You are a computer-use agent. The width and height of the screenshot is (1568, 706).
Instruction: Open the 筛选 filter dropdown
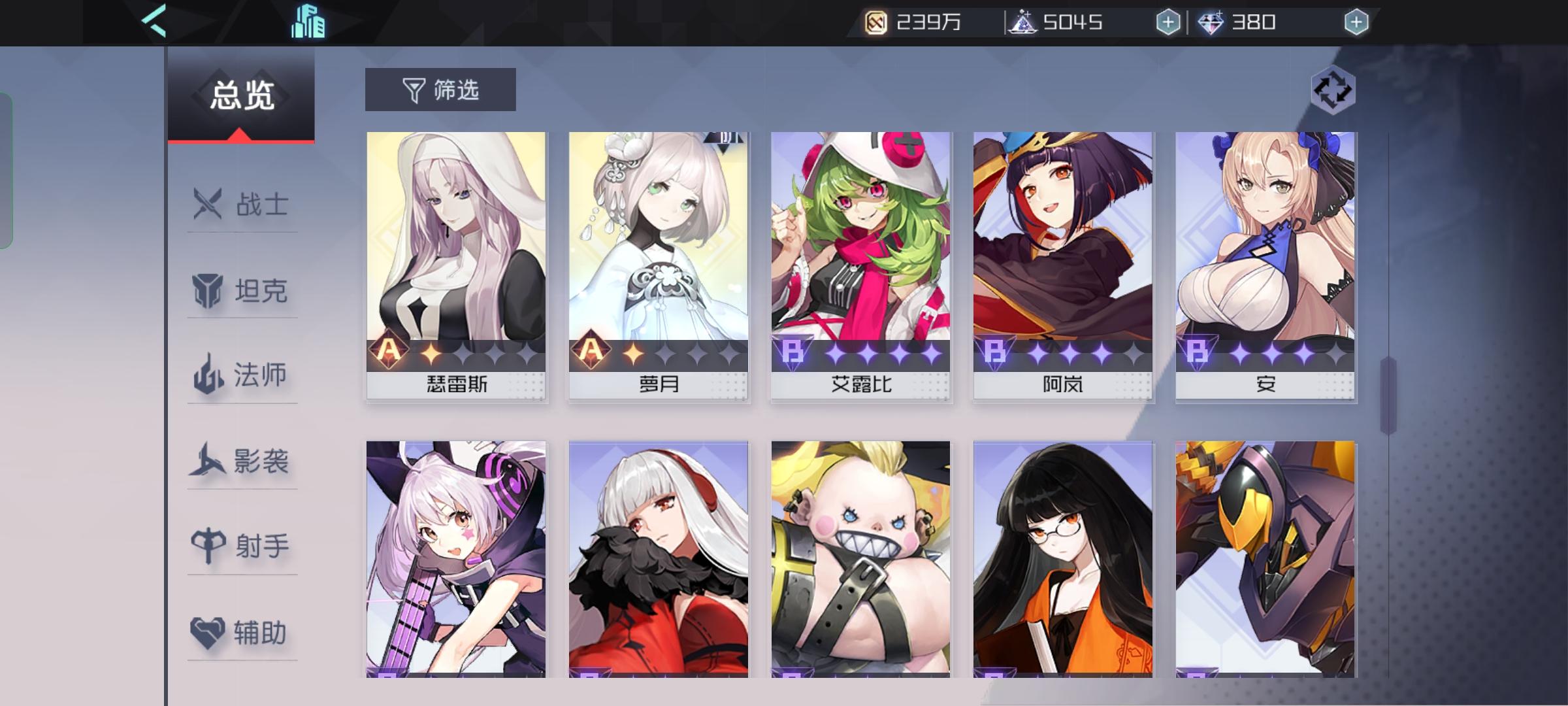438,90
